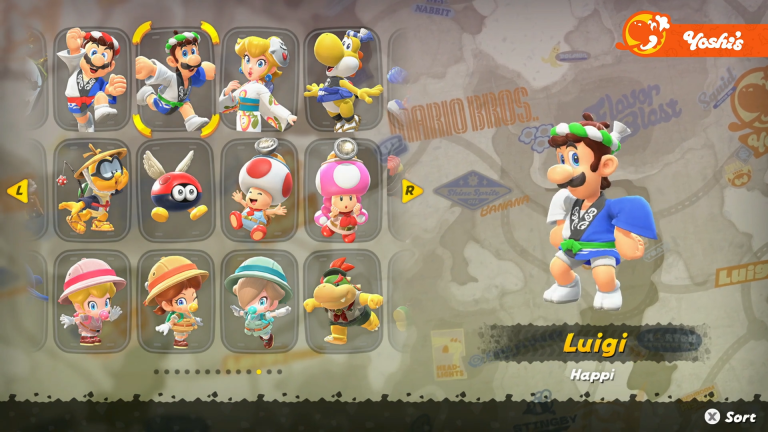The width and height of the screenshot is (768, 432).
Task: Select the yellow Yoshi character tile
Action: (x=344, y=79)
